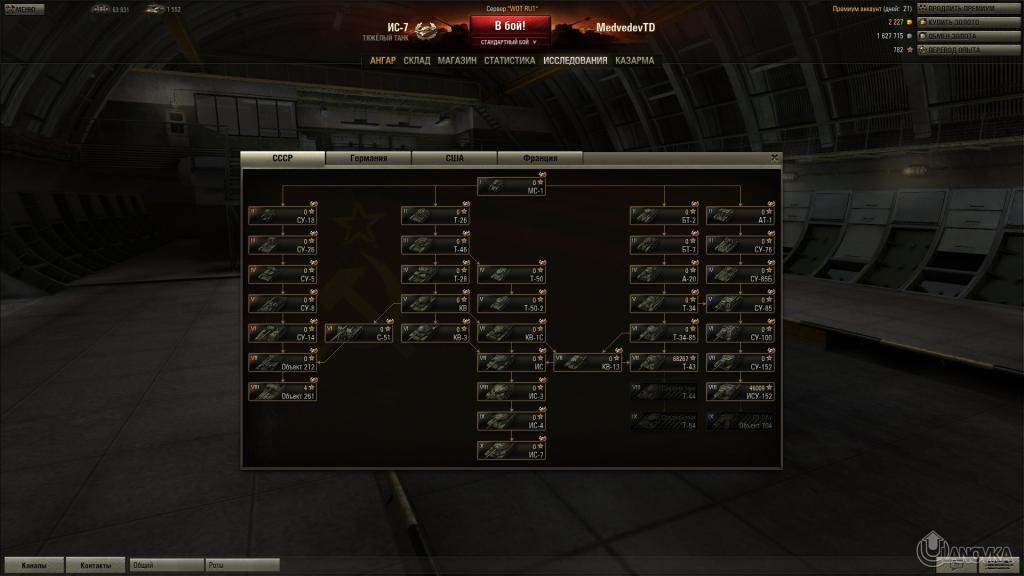Select the Германия tech tree tab
The height and width of the screenshot is (576, 1024).
[x=368, y=158]
